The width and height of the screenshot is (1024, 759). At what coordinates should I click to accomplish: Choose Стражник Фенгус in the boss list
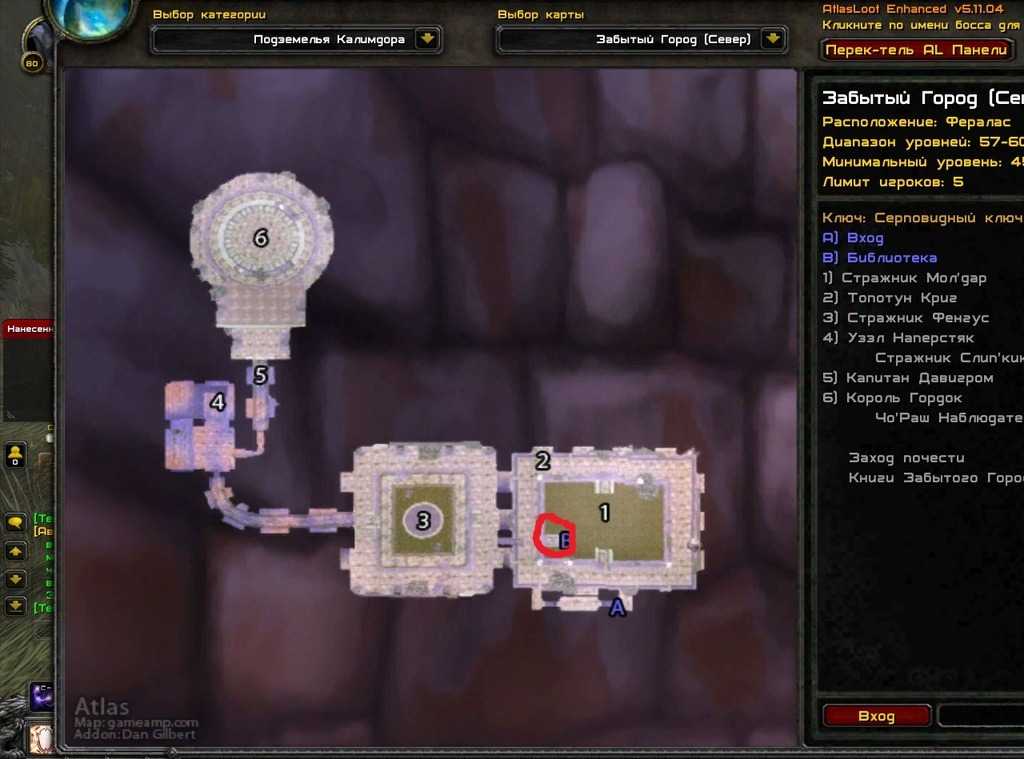917,318
